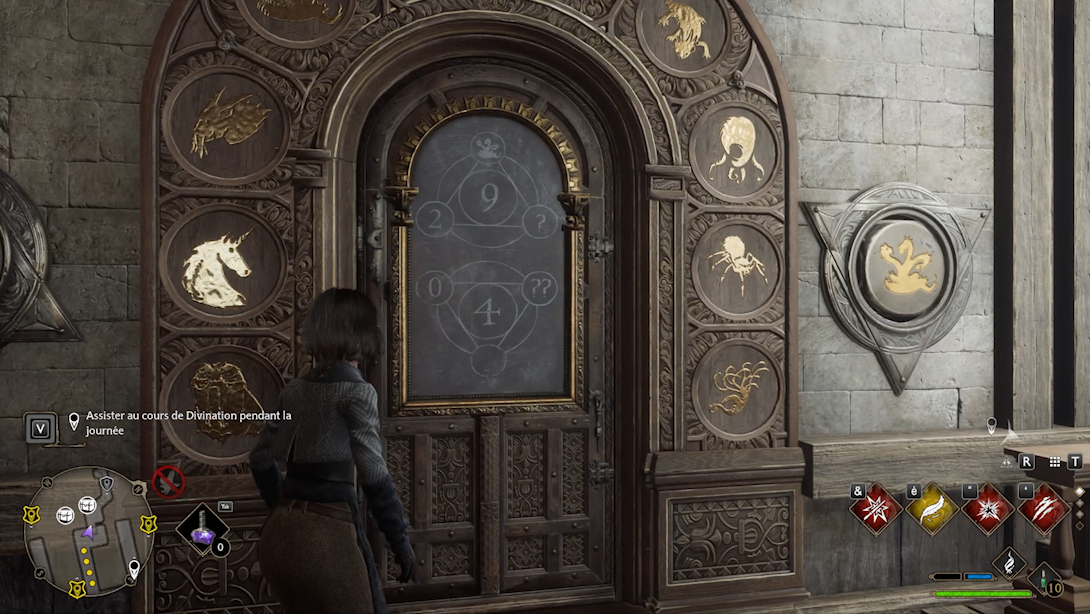Use the red claw-slash Diffindo spell
This screenshot has width=1090, height=614.
tap(1044, 508)
